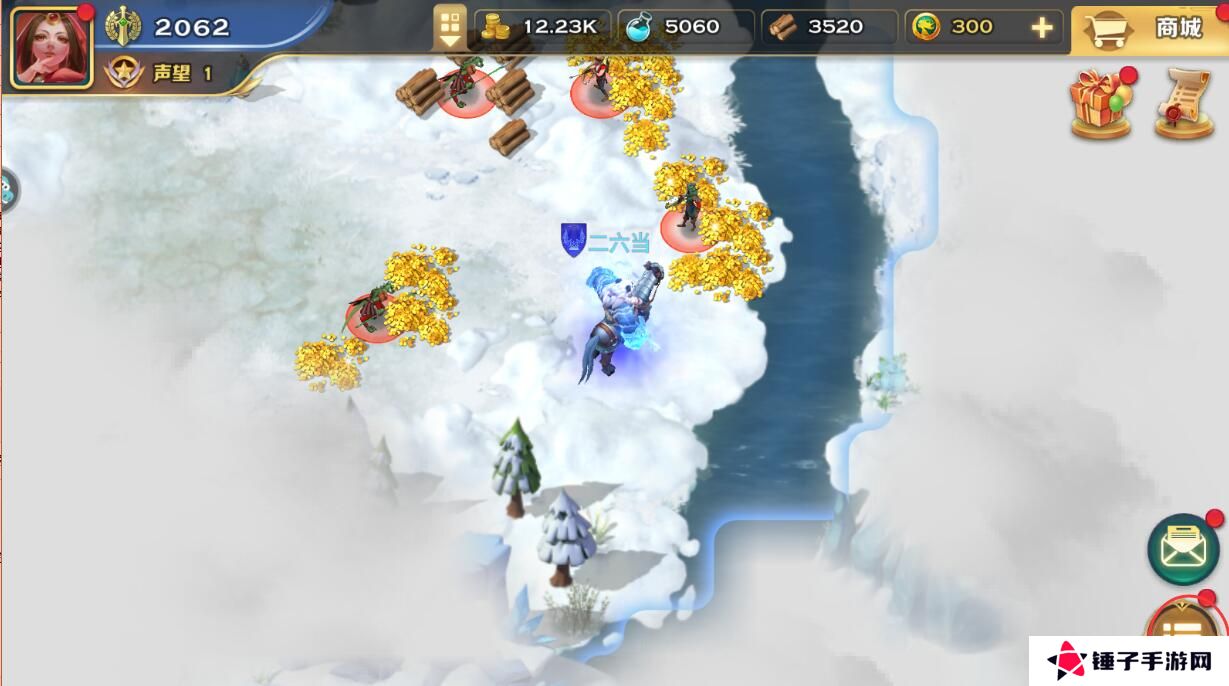Select the gold coins resource counter
Viewport: 1229px width, 686px height.
(x=540, y=28)
